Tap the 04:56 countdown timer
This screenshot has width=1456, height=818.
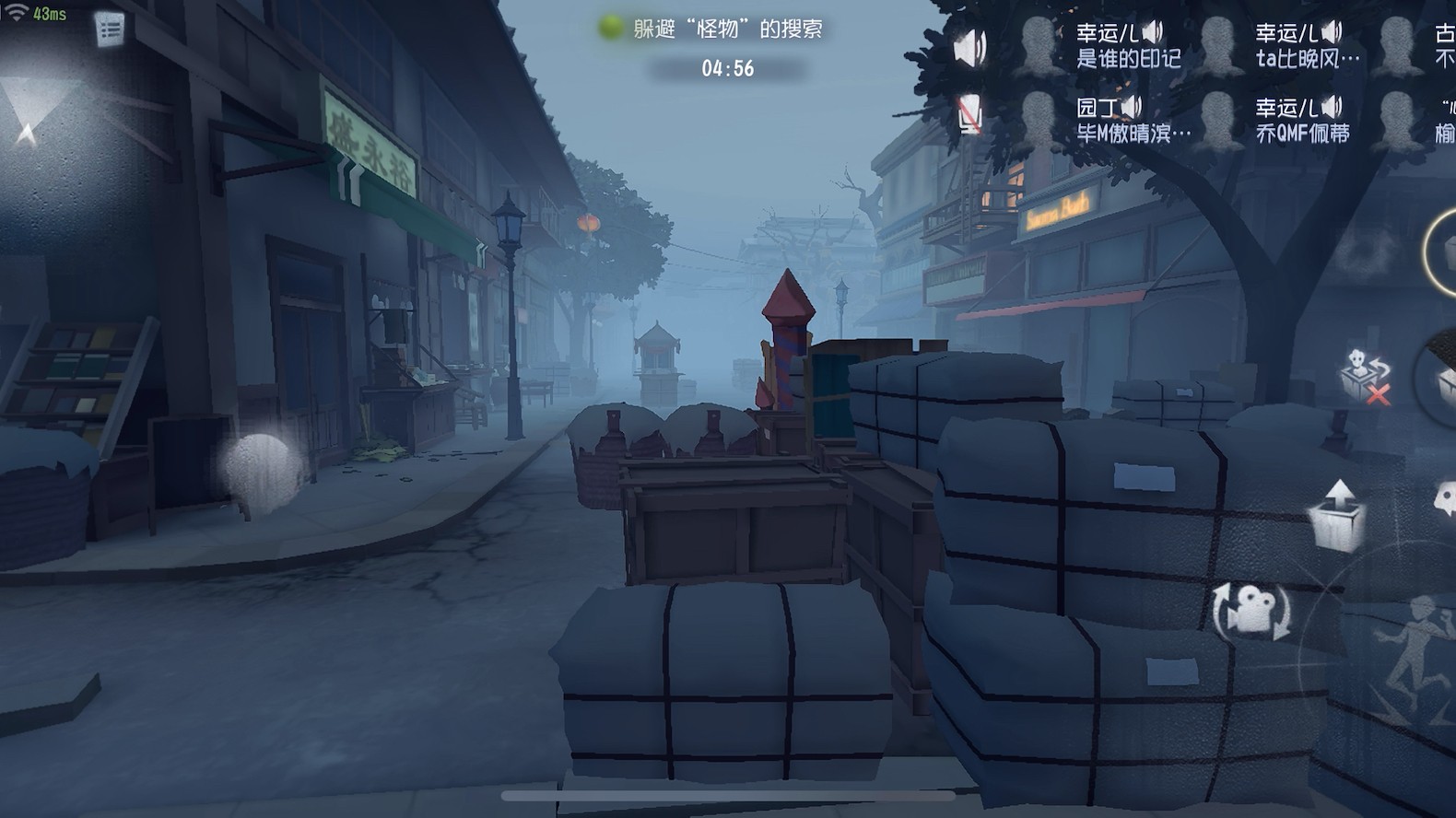point(728,66)
